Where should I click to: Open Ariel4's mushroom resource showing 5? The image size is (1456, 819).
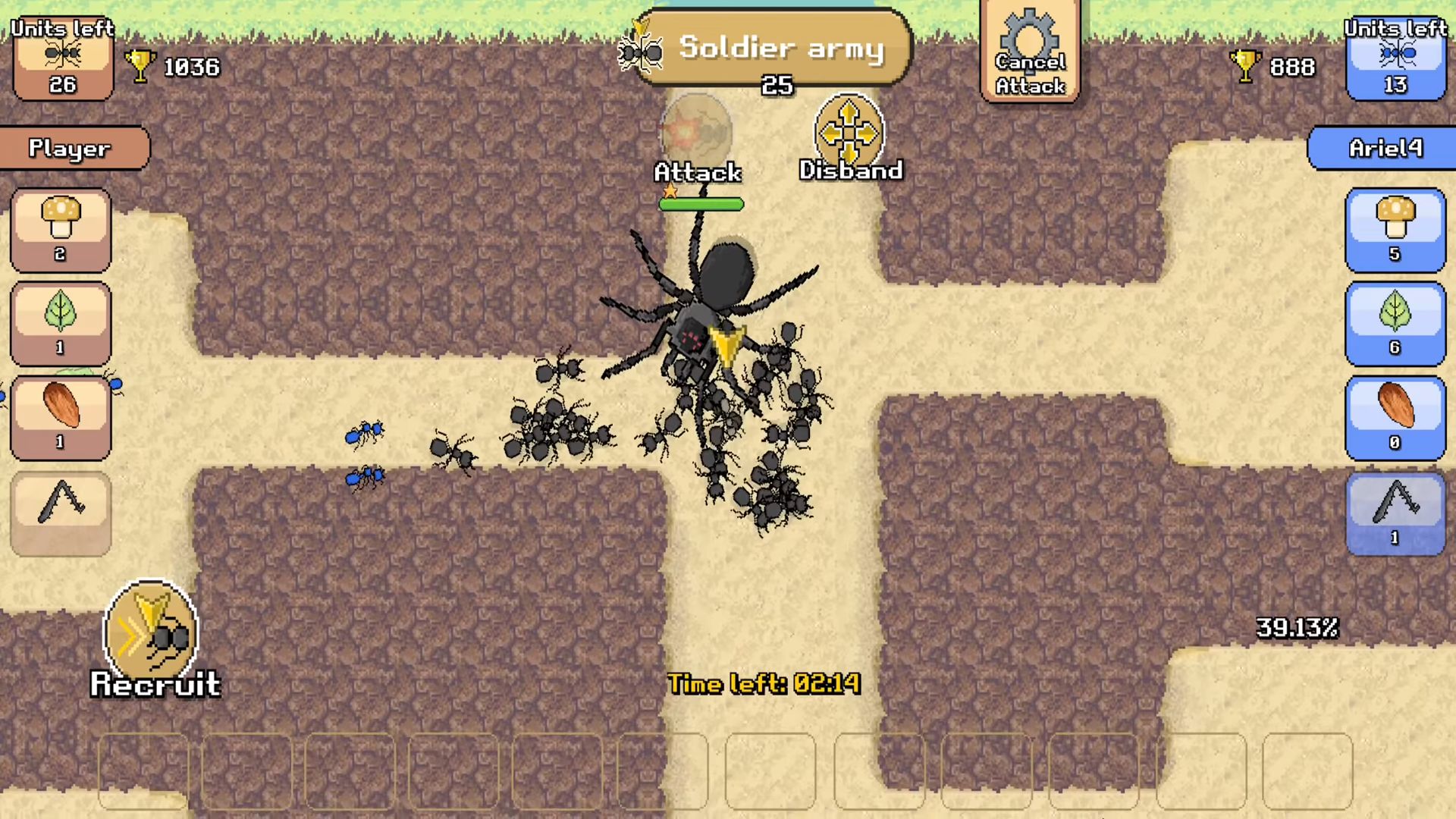click(x=1395, y=227)
